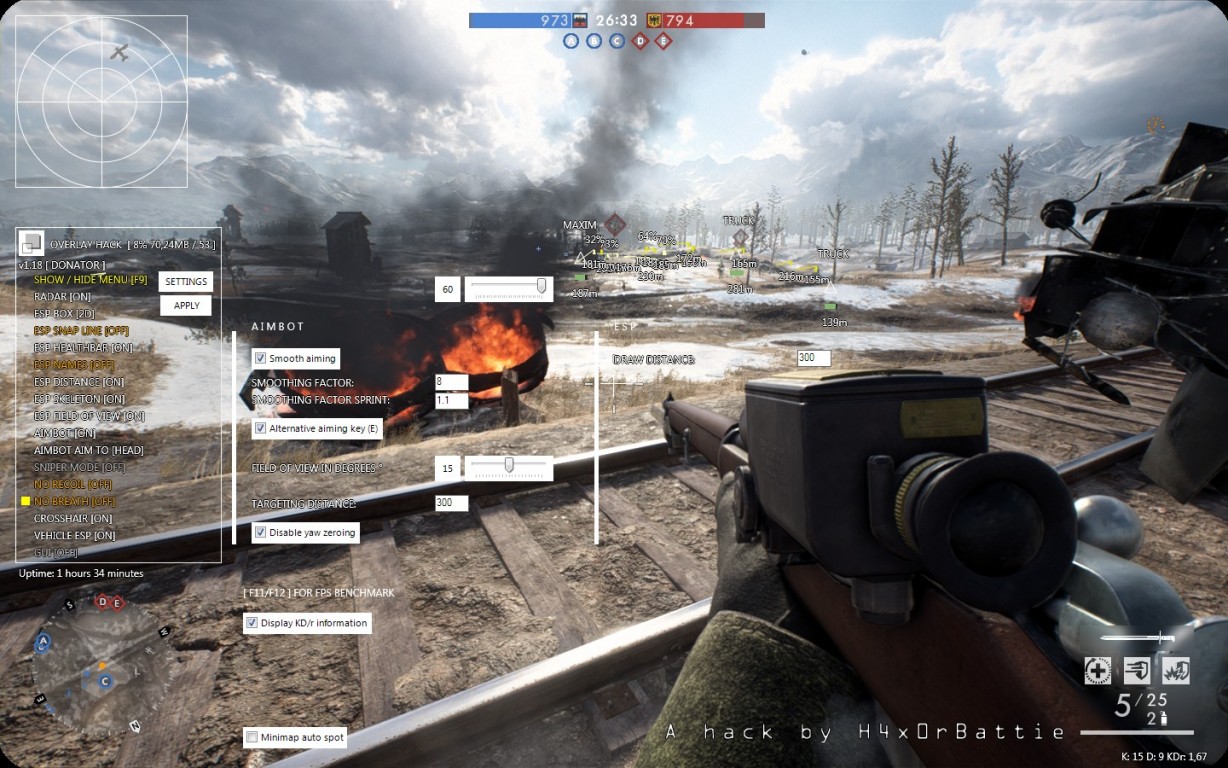The width and height of the screenshot is (1228, 768).
Task: Select the CROSSHAIR [ON] menu entry
Action: [x=73, y=519]
